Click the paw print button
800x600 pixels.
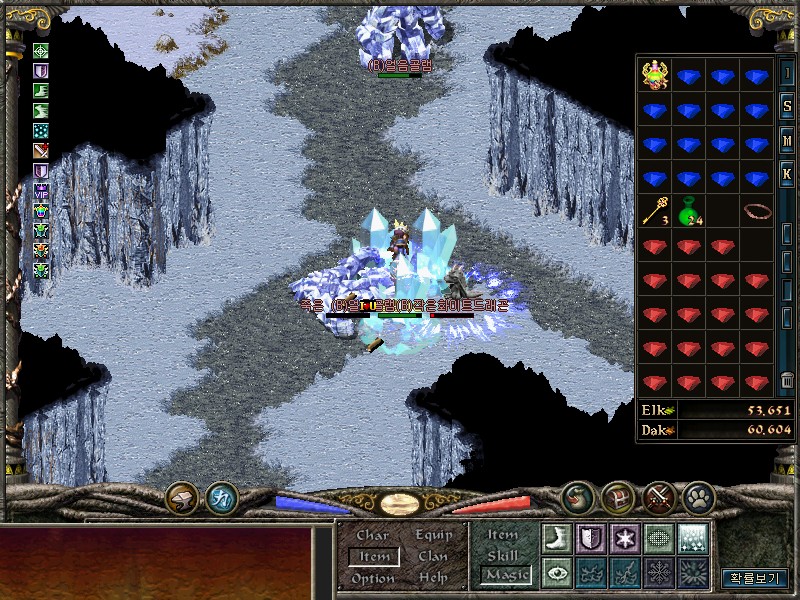click(696, 496)
